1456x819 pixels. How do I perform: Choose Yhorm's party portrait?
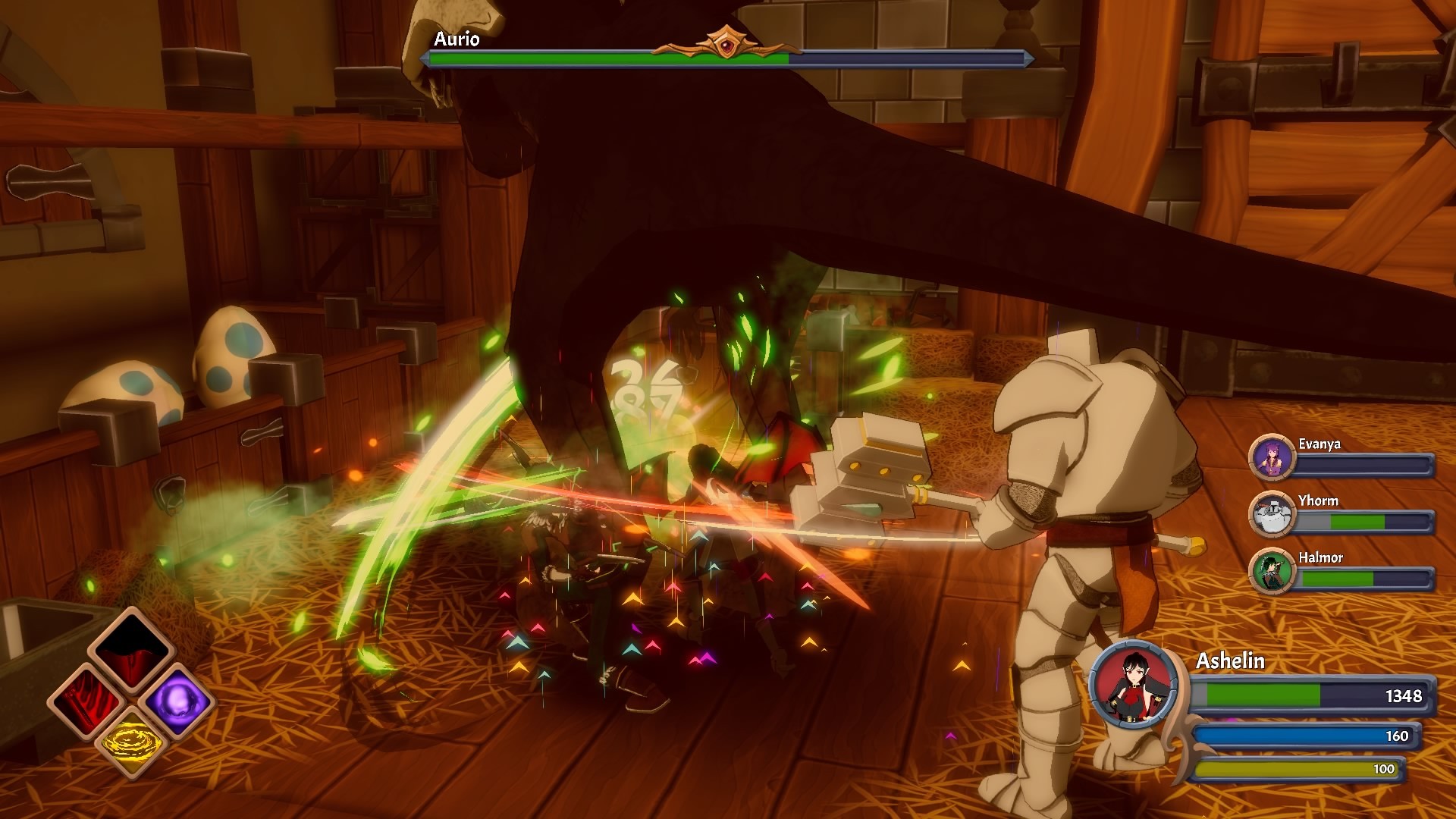pyautogui.click(x=1272, y=514)
